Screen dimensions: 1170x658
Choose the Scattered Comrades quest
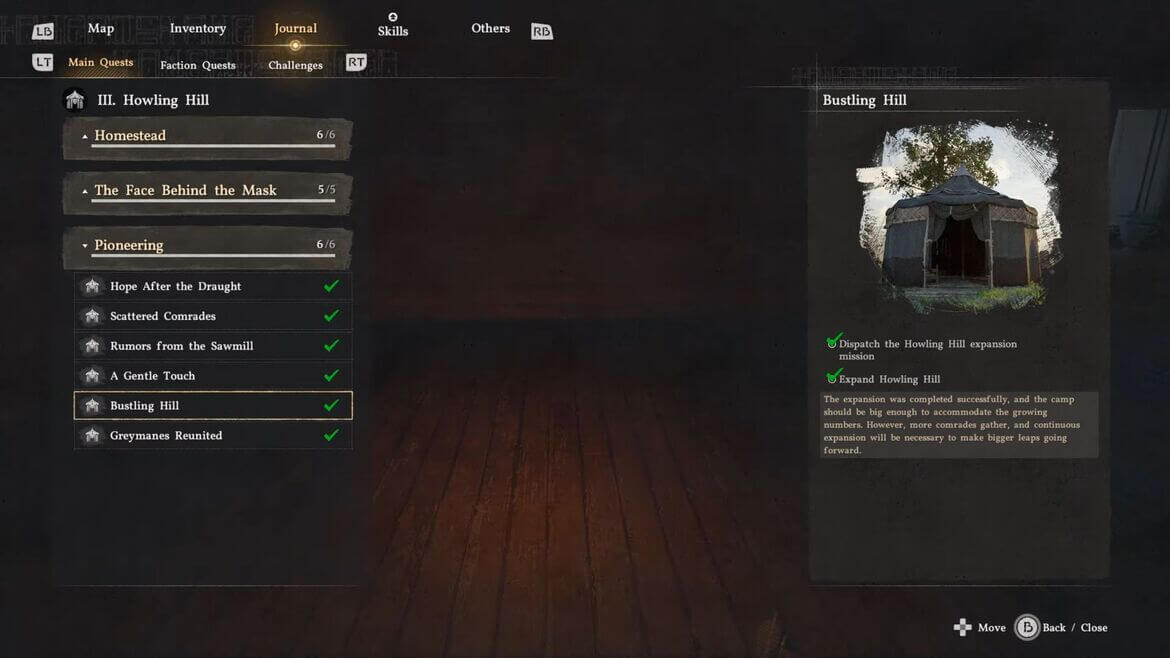point(213,316)
